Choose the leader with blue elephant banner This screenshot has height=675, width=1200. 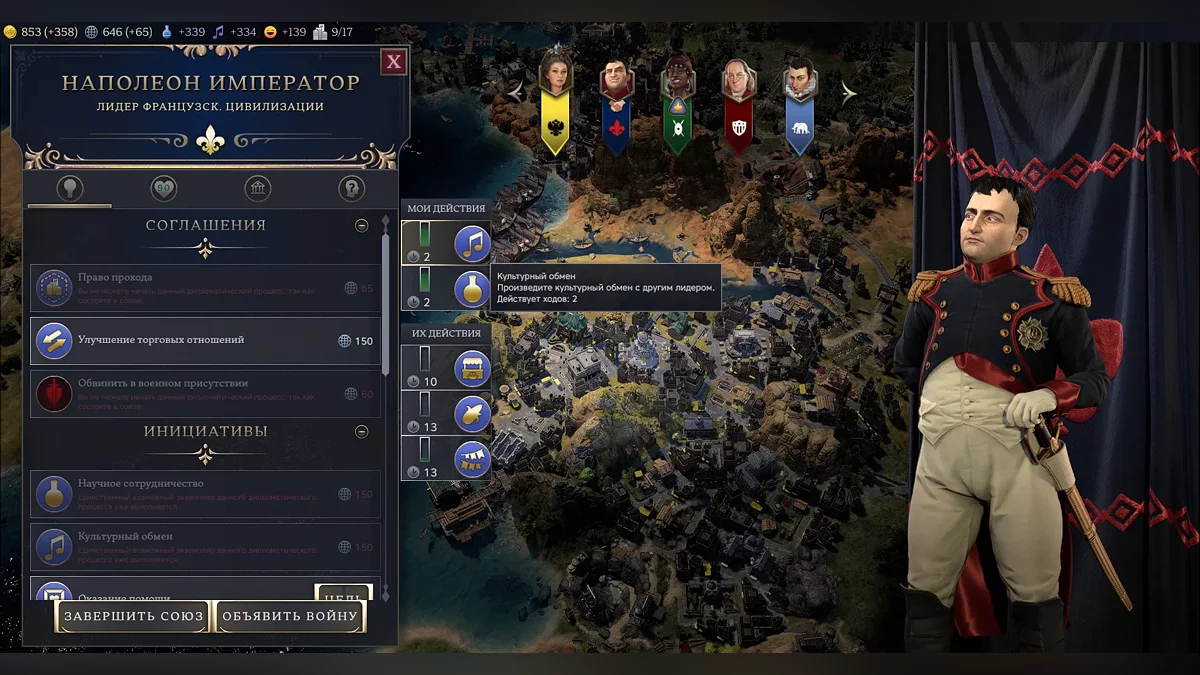pos(799,100)
